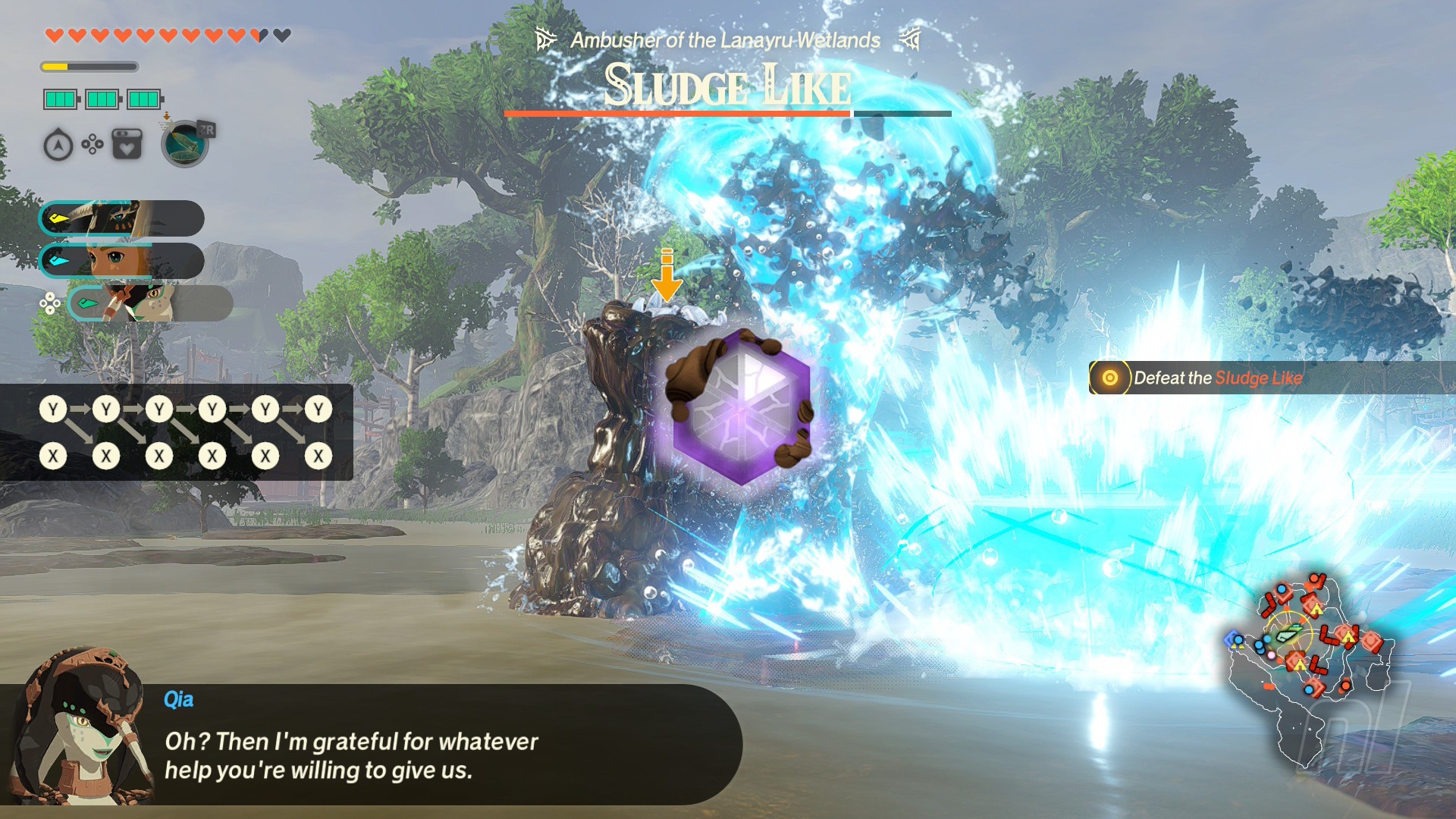Screen dimensions: 1456x819
Task: Select the Zora character with green marker
Action: [x=149, y=303]
